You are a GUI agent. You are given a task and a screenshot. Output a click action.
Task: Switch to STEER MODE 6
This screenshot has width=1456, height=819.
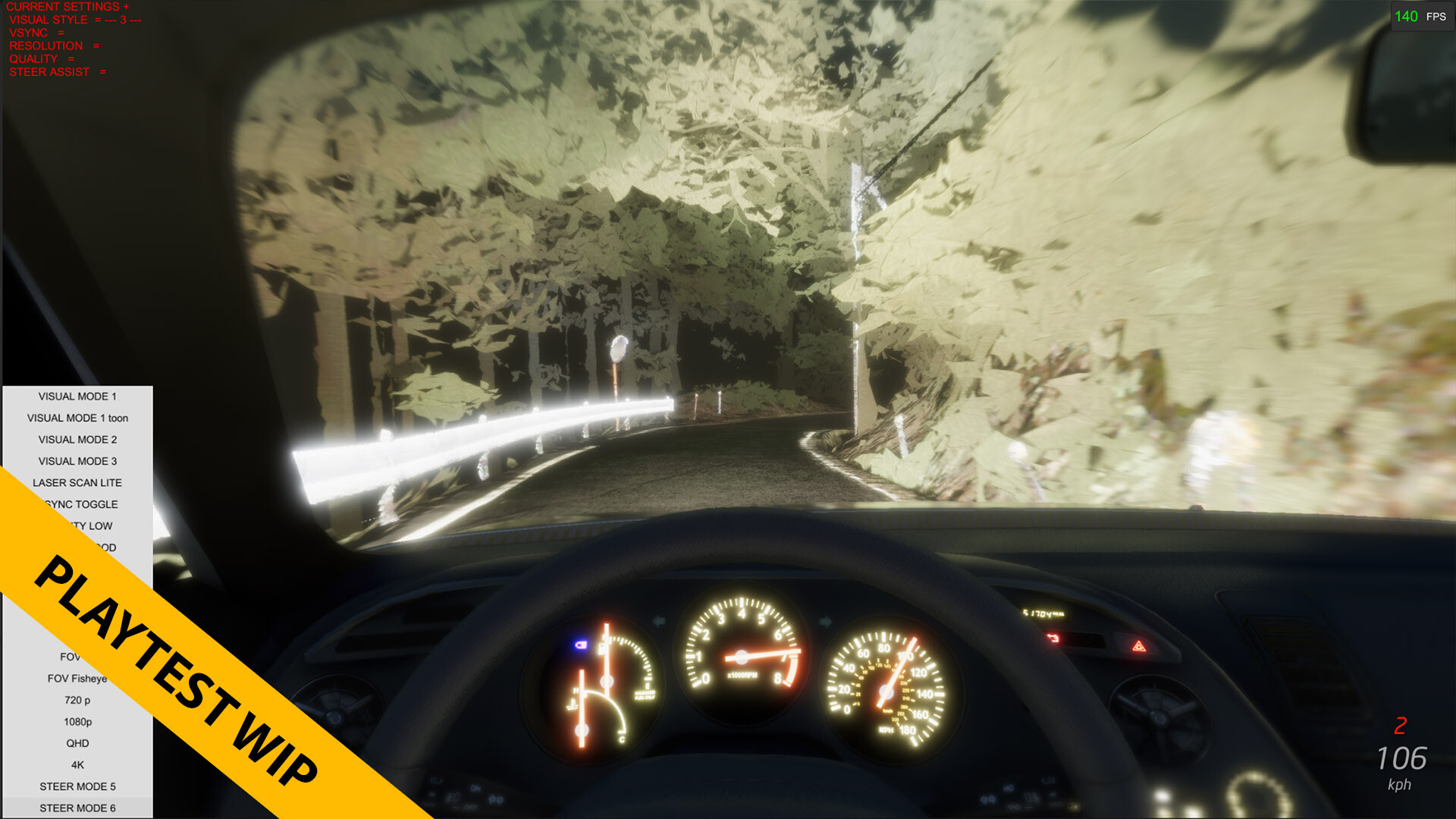(77, 808)
